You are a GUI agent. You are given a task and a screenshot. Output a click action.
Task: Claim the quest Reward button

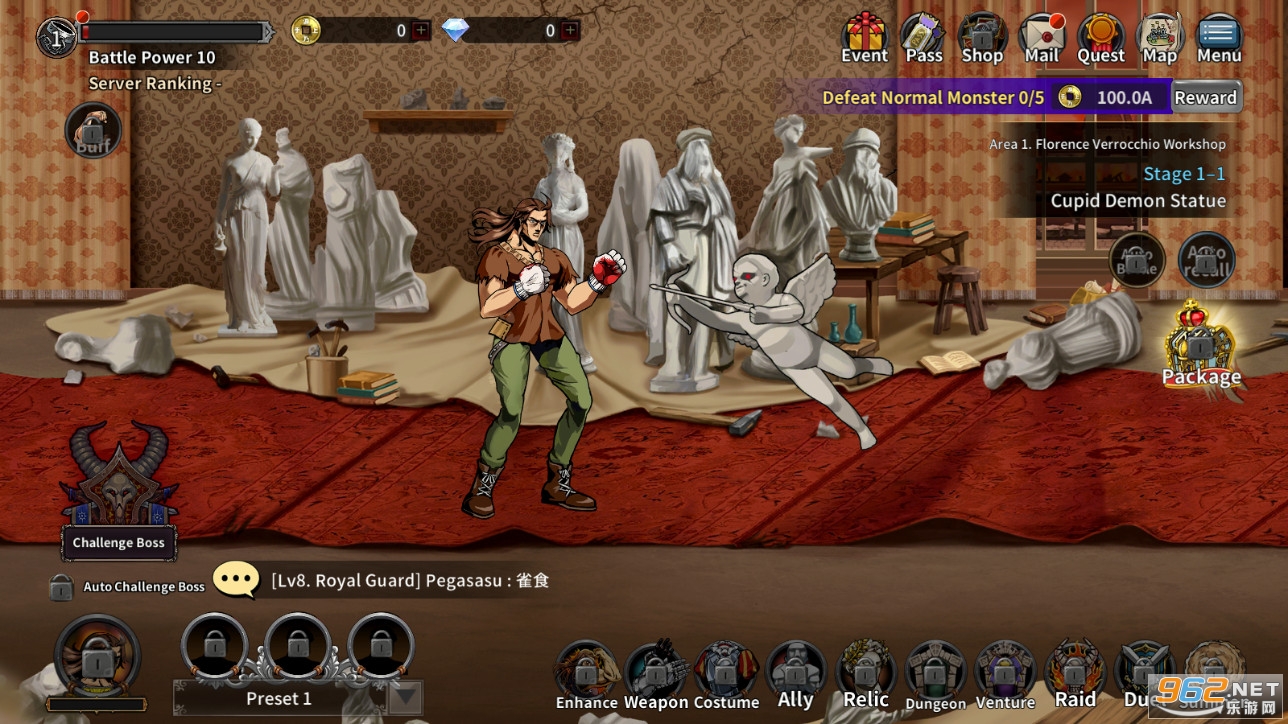point(1206,97)
